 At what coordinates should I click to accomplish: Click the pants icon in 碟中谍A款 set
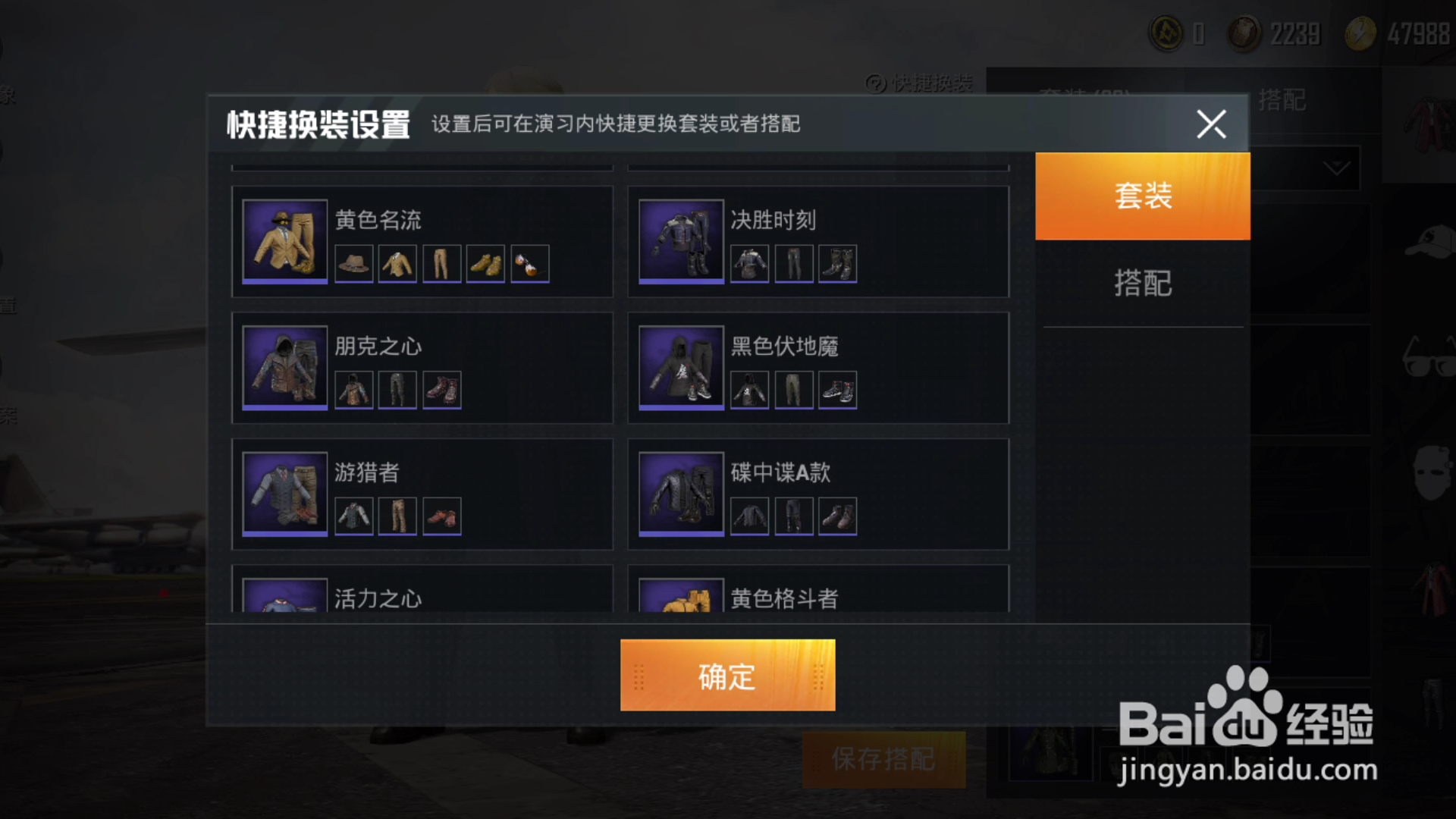pos(793,516)
